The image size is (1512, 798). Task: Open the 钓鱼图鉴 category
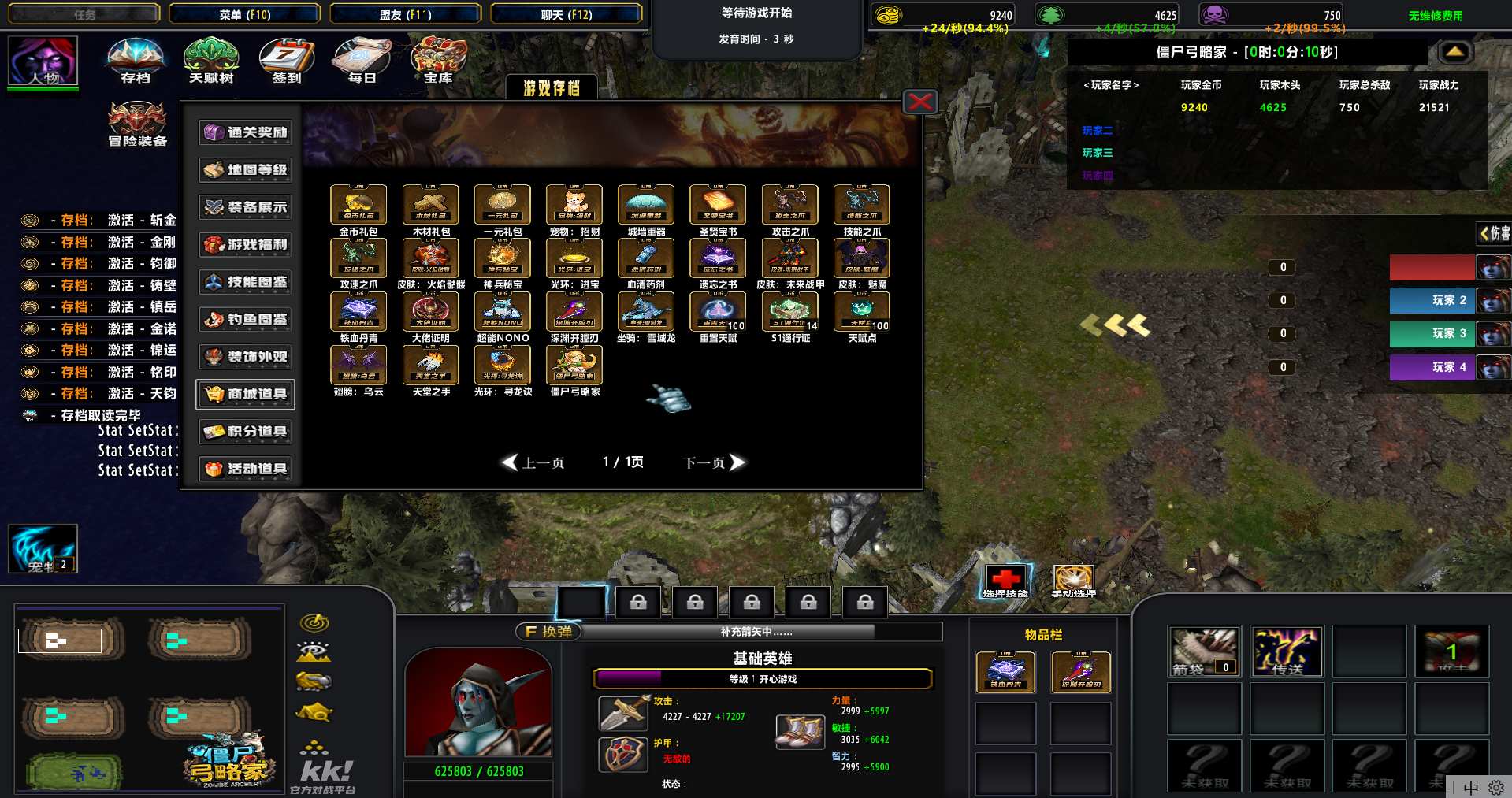pyautogui.click(x=246, y=319)
